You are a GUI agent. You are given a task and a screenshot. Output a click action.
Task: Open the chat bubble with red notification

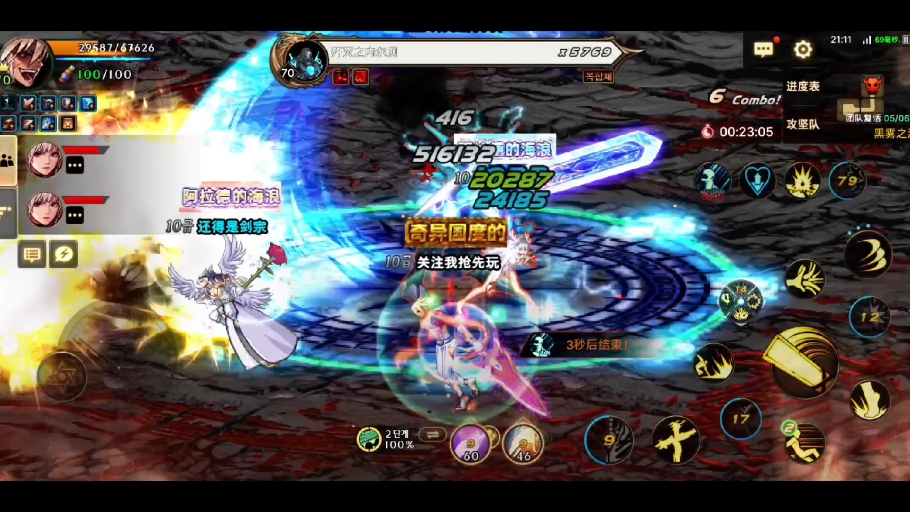(x=764, y=49)
